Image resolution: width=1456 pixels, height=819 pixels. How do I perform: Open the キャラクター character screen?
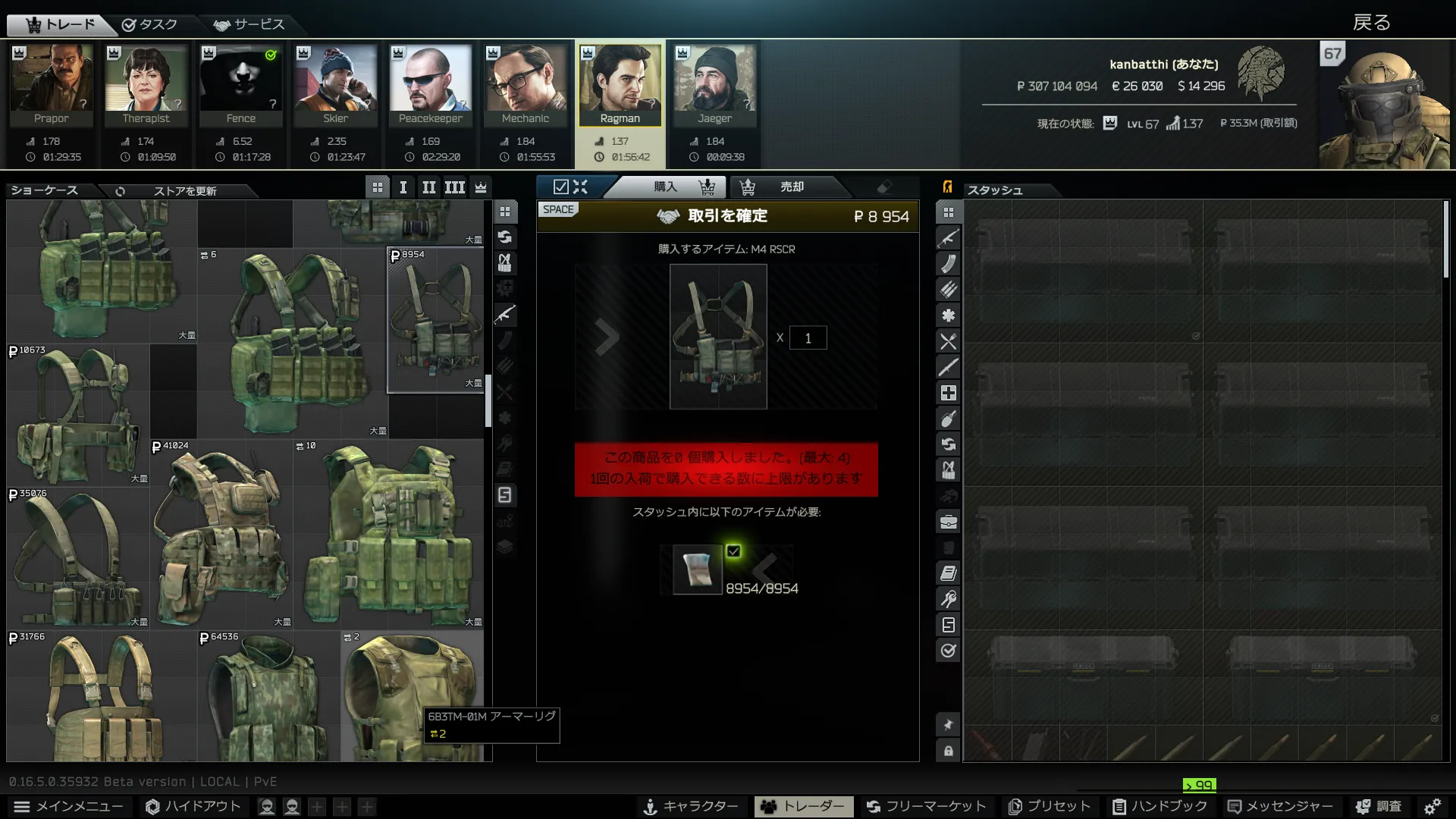691,806
